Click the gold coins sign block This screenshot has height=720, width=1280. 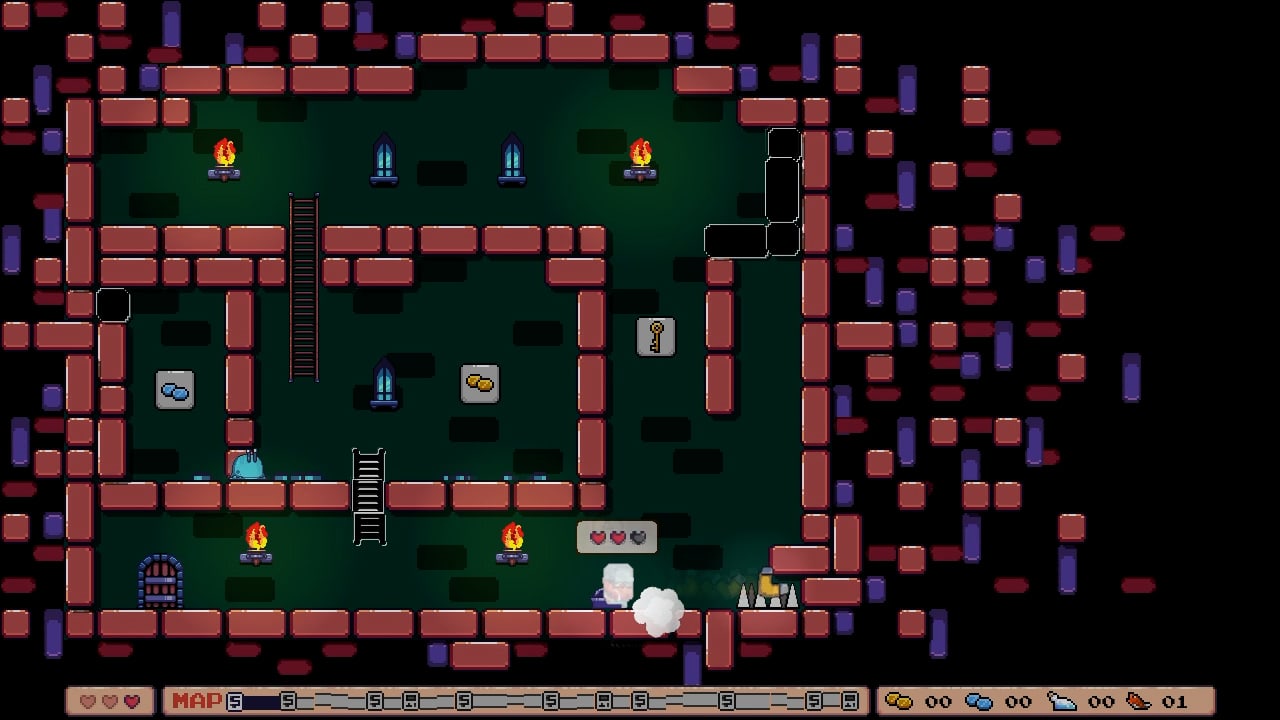[478, 381]
